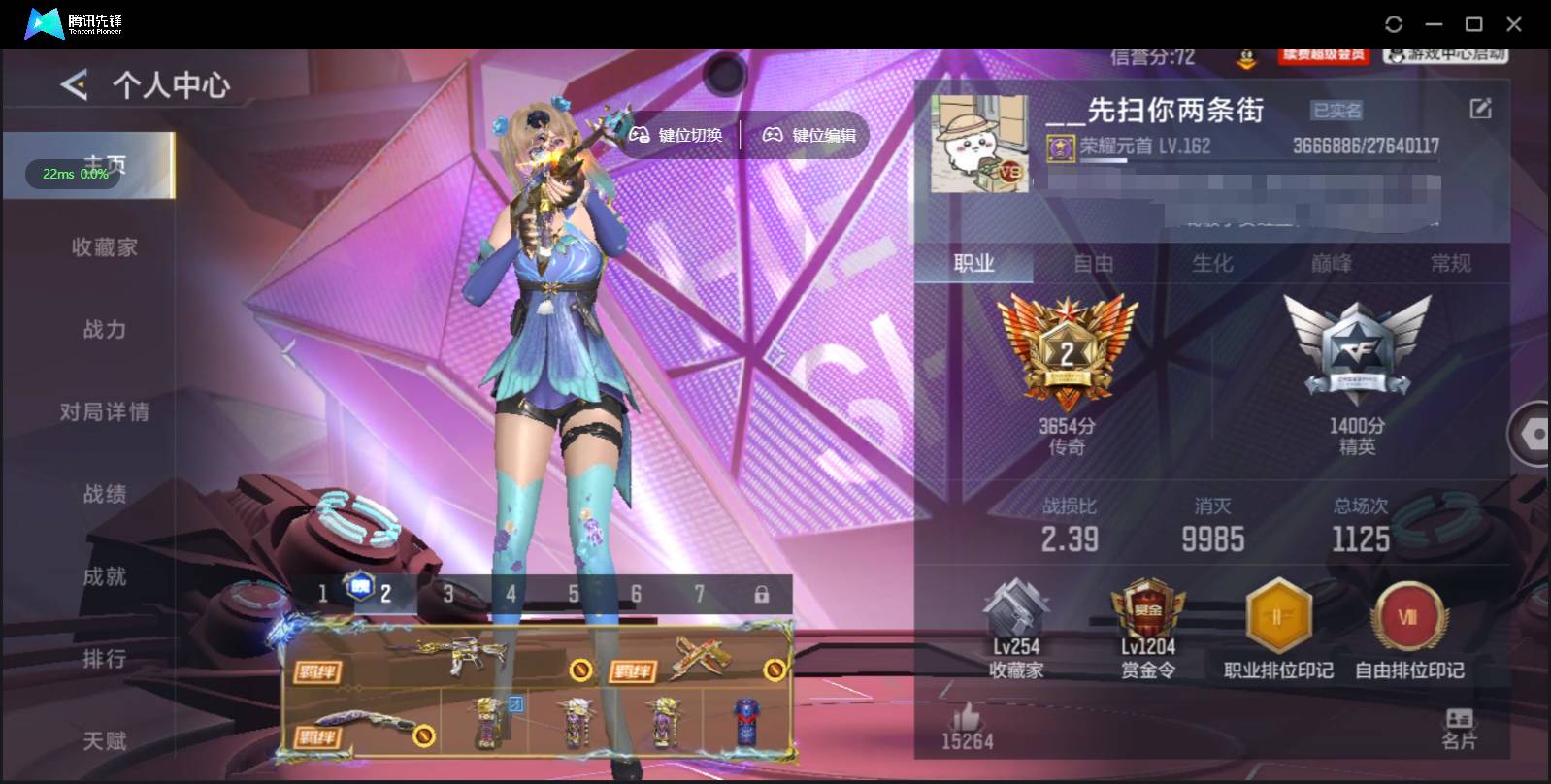Open 天赋 in the left sidebar
The height and width of the screenshot is (784, 1551).
click(x=107, y=740)
